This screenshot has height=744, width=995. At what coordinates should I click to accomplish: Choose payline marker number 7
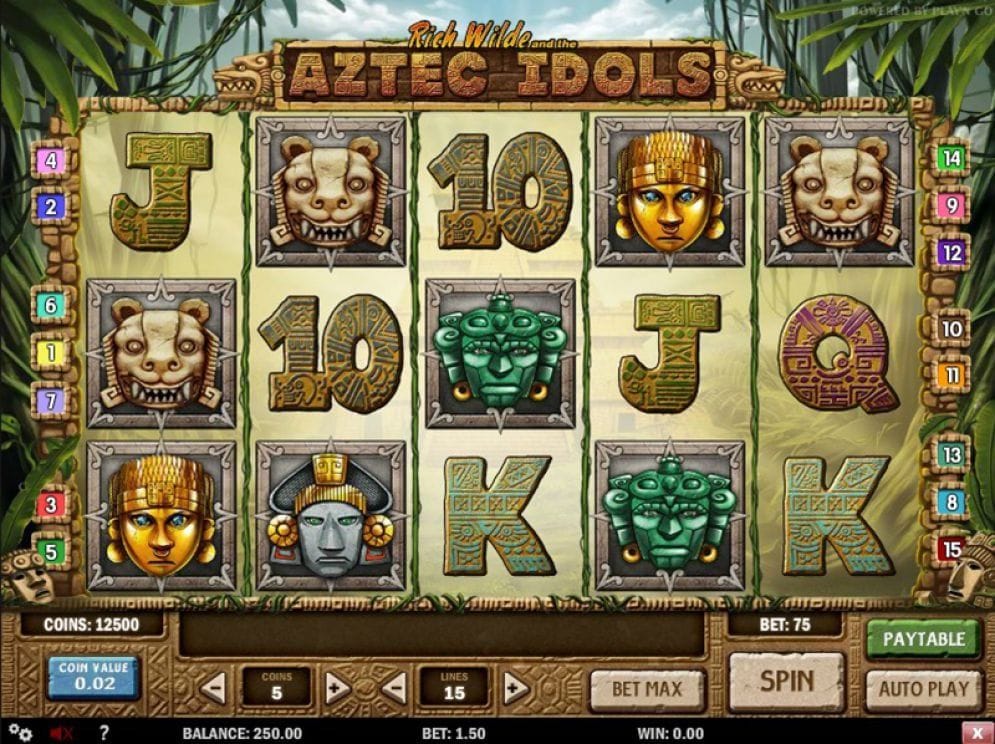pos(51,401)
